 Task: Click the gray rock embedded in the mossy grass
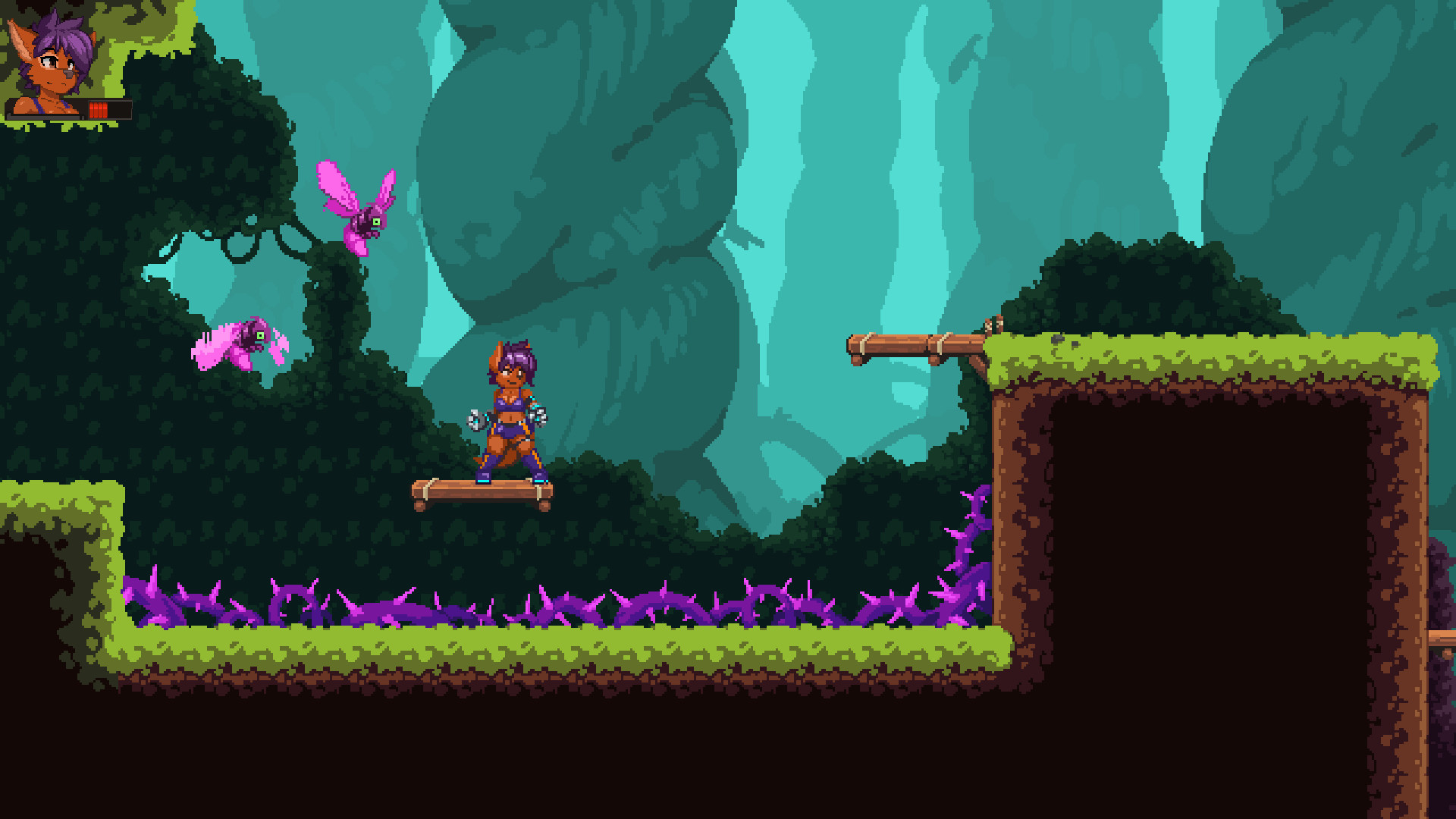pyautogui.click(x=1058, y=339)
